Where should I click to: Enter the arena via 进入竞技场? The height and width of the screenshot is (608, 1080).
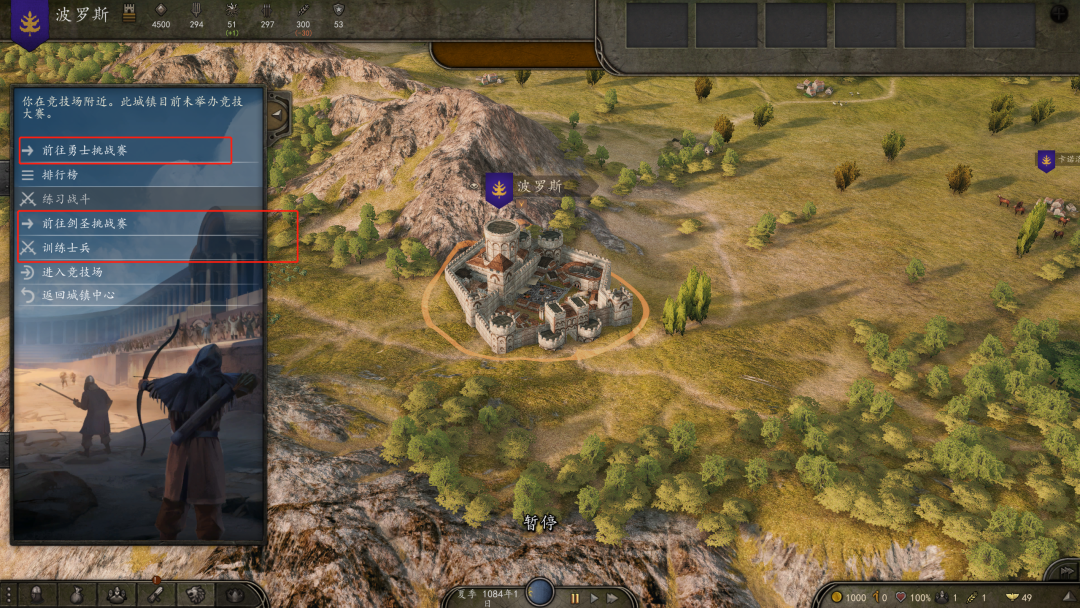point(72,271)
